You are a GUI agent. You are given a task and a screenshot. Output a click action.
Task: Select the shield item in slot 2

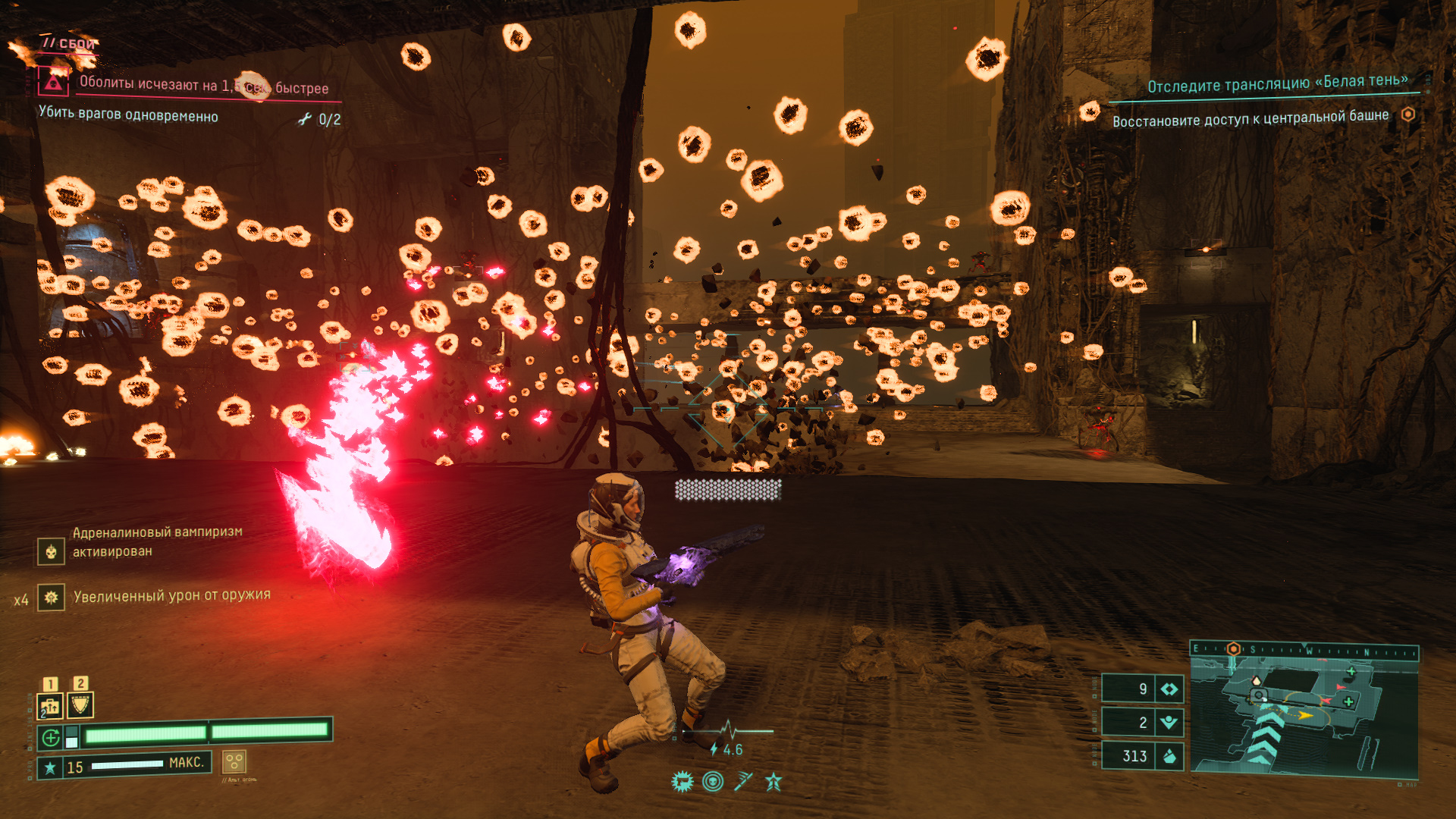80,705
